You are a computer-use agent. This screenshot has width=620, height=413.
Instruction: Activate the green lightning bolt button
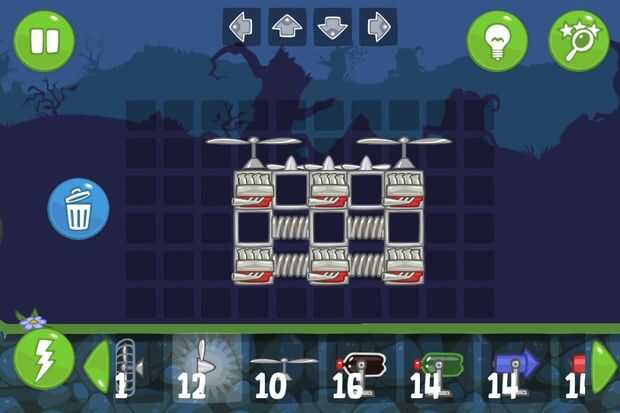point(43,361)
